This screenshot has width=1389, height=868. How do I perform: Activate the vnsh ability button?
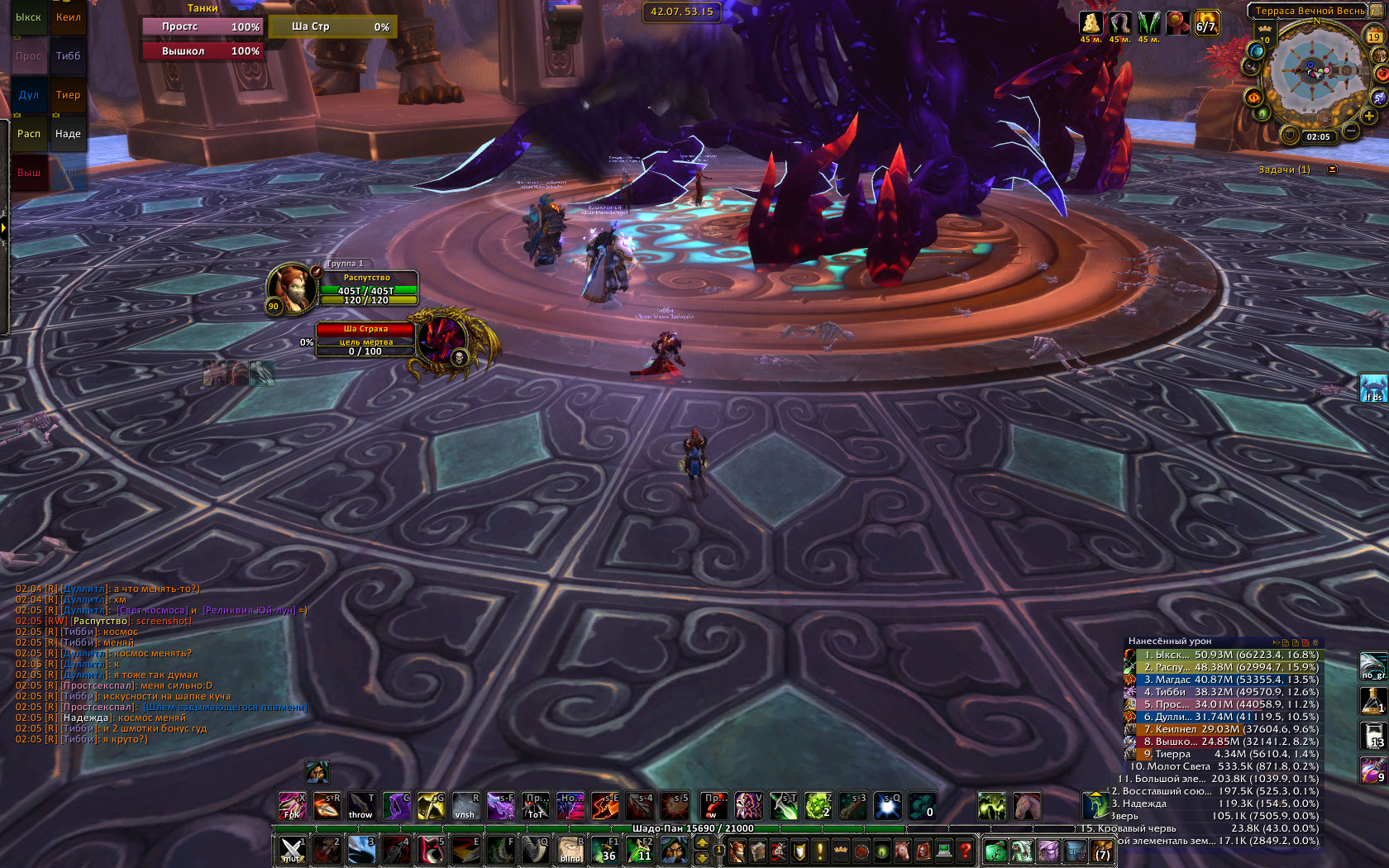465,806
